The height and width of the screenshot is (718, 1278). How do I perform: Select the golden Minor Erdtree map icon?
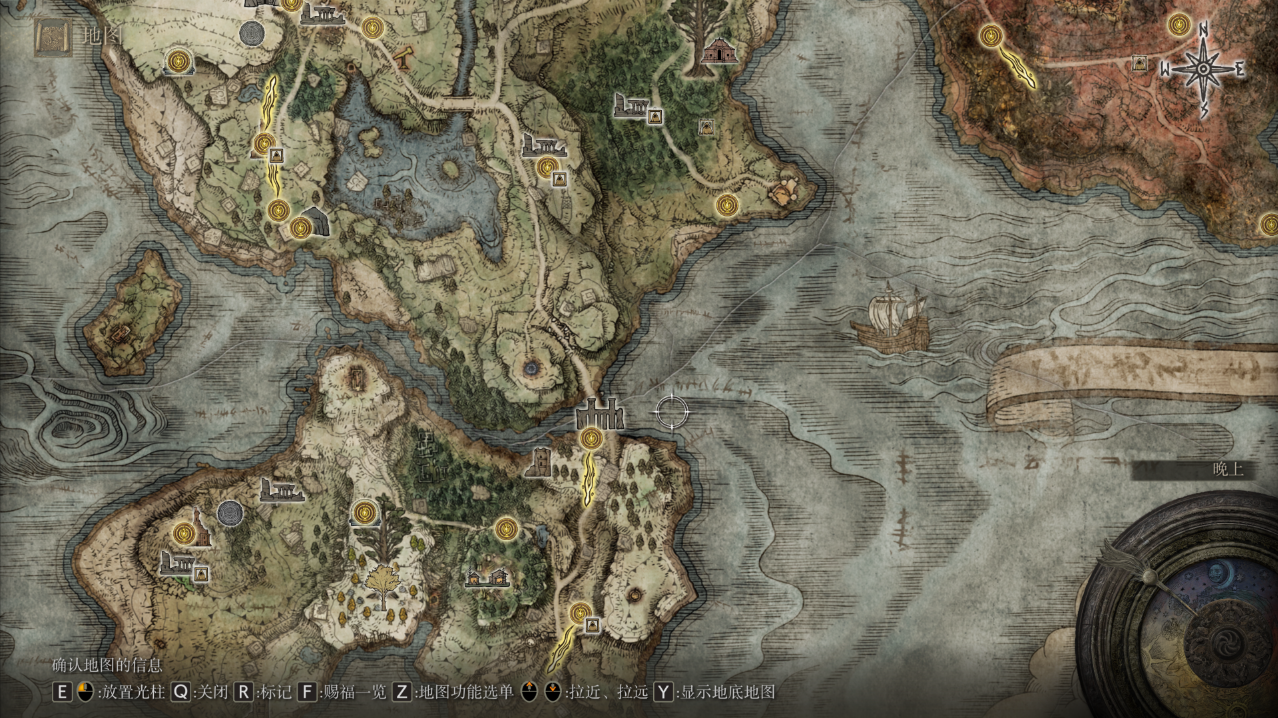click(381, 580)
